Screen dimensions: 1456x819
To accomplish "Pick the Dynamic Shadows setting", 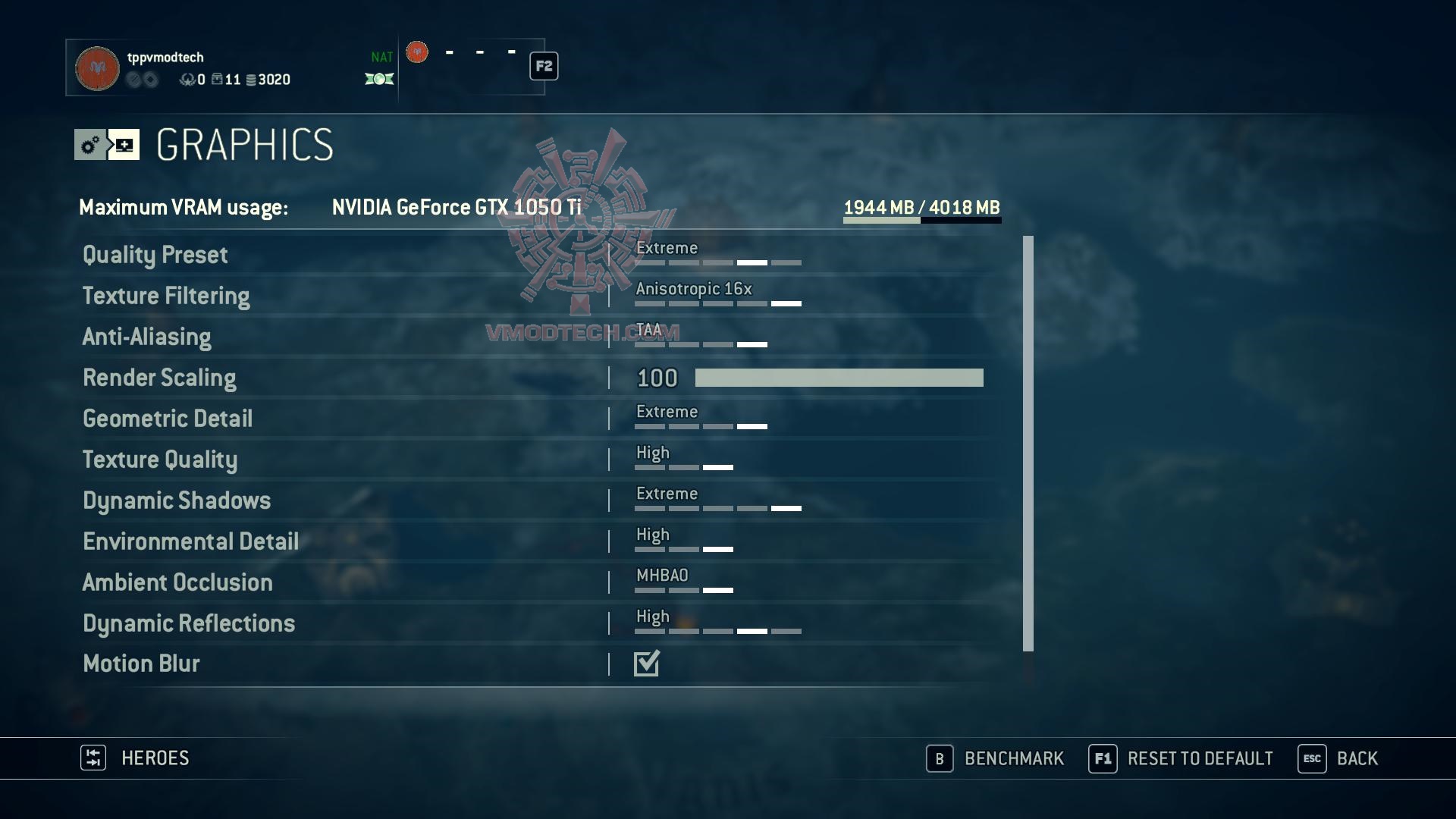I will (x=177, y=500).
